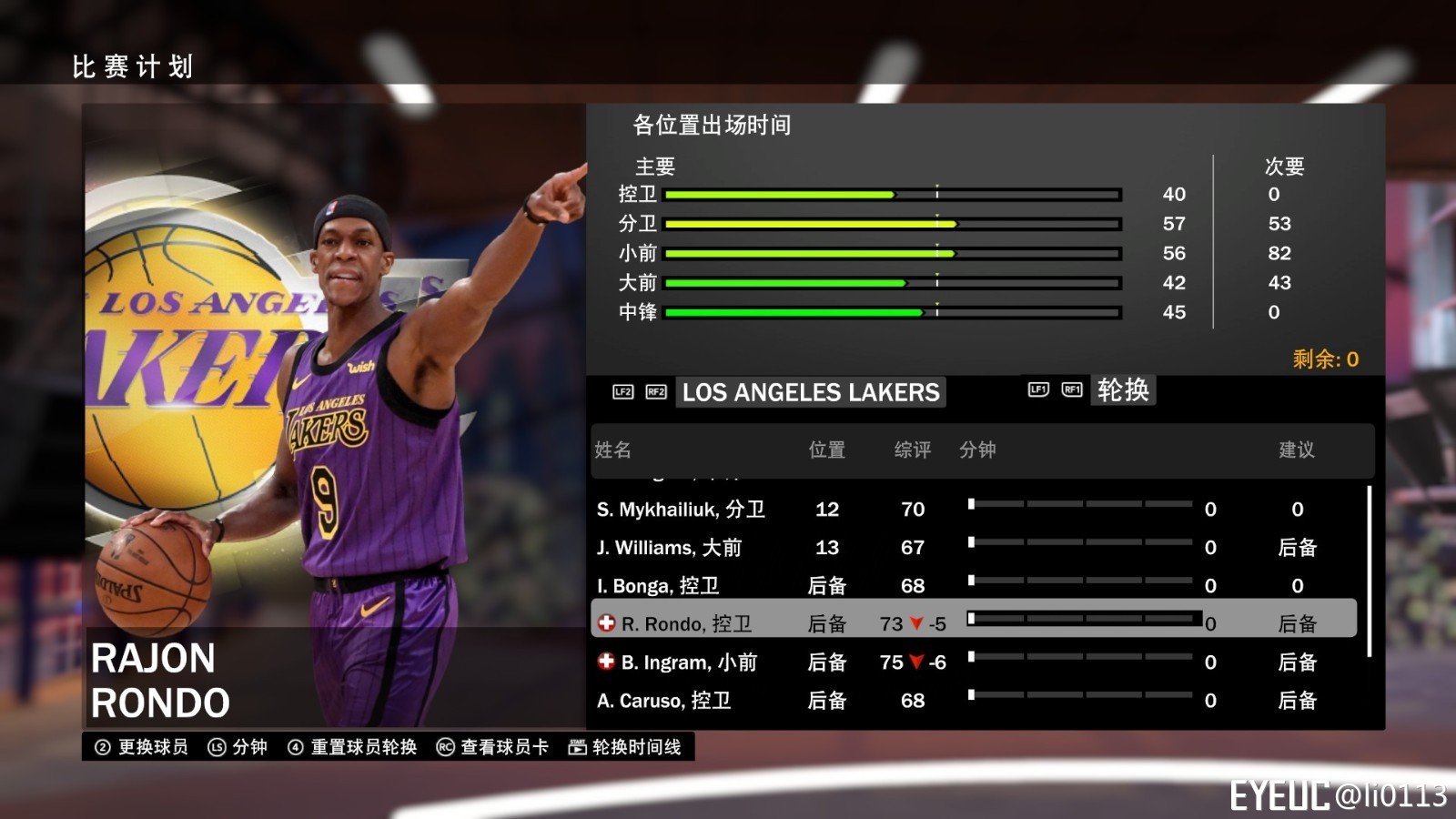Adjust the 控卫 primary minutes slider
The height and width of the screenshot is (819, 1456).
892,194
